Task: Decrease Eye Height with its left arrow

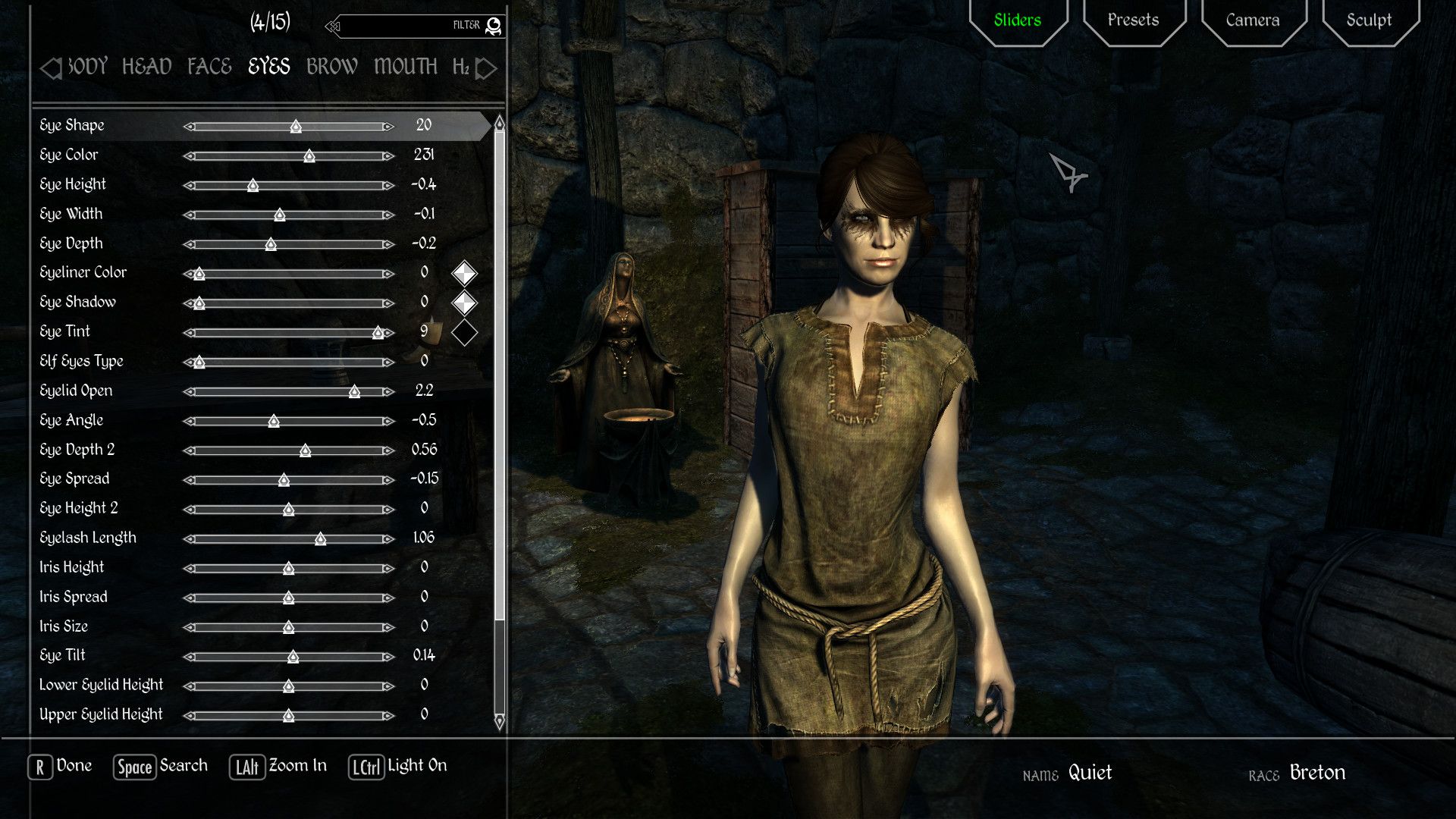Action: 189,186
